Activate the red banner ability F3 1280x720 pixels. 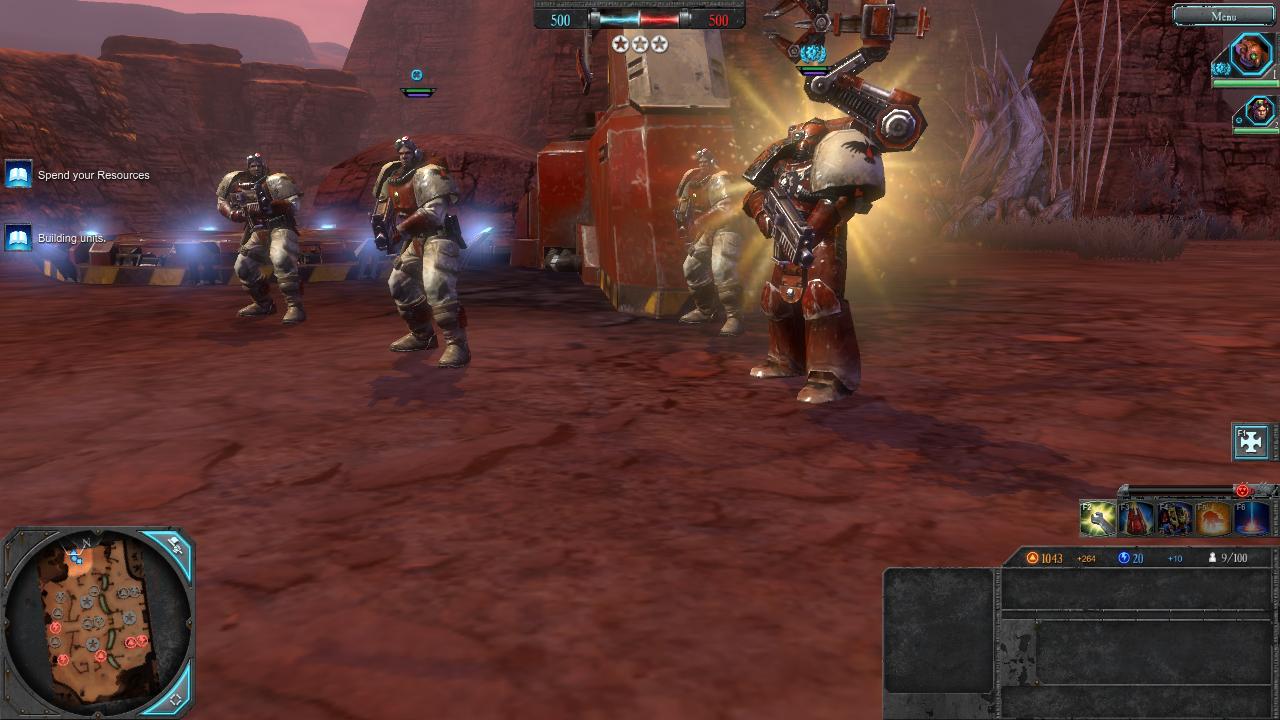[1136, 518]
